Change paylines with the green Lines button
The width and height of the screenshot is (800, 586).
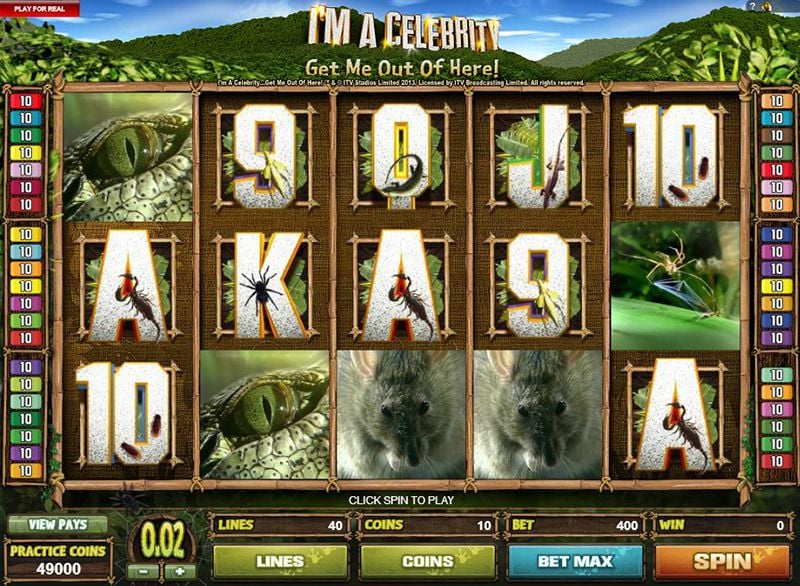coord(279,561)
